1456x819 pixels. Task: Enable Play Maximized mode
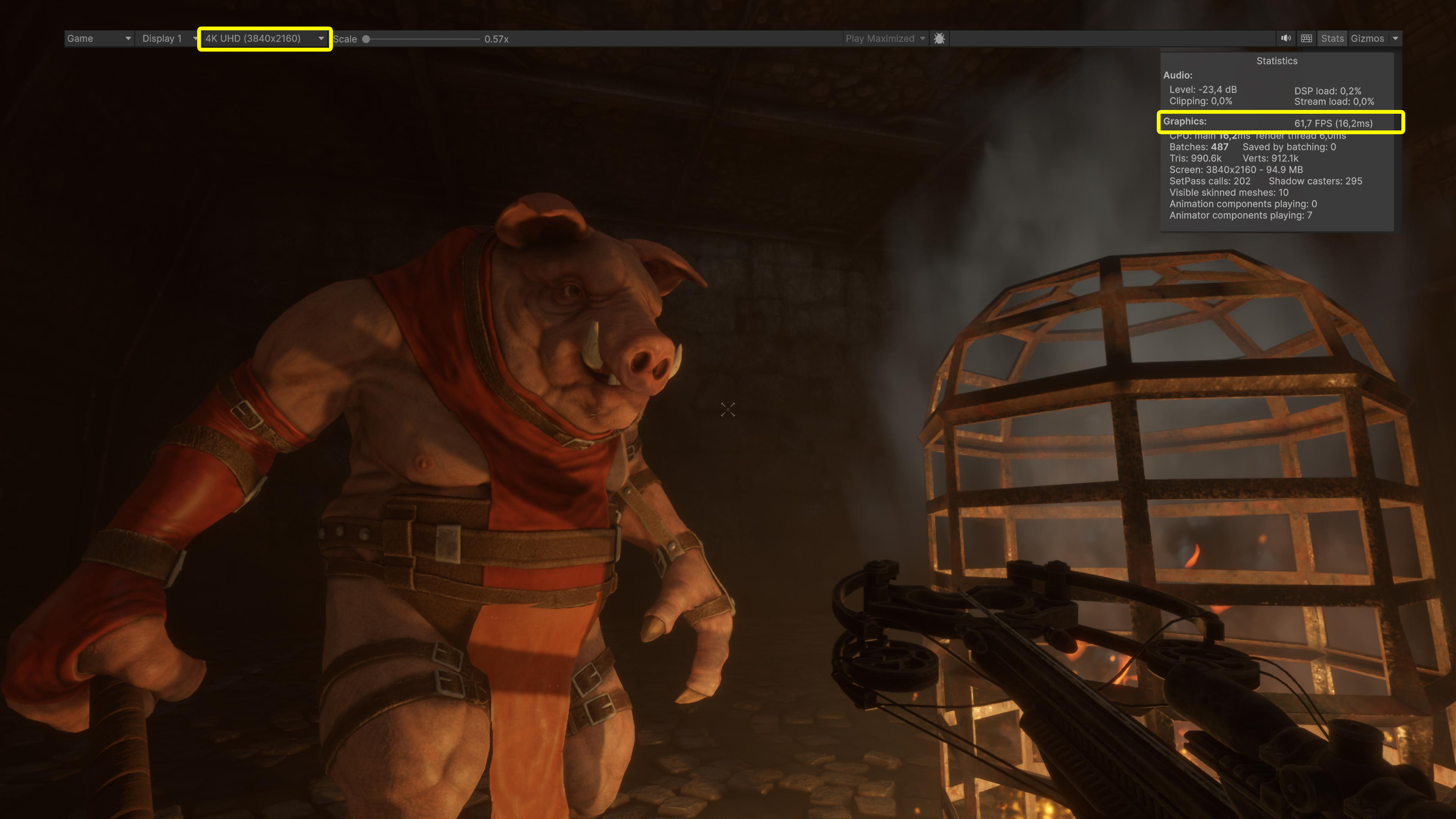pos(880,38)
